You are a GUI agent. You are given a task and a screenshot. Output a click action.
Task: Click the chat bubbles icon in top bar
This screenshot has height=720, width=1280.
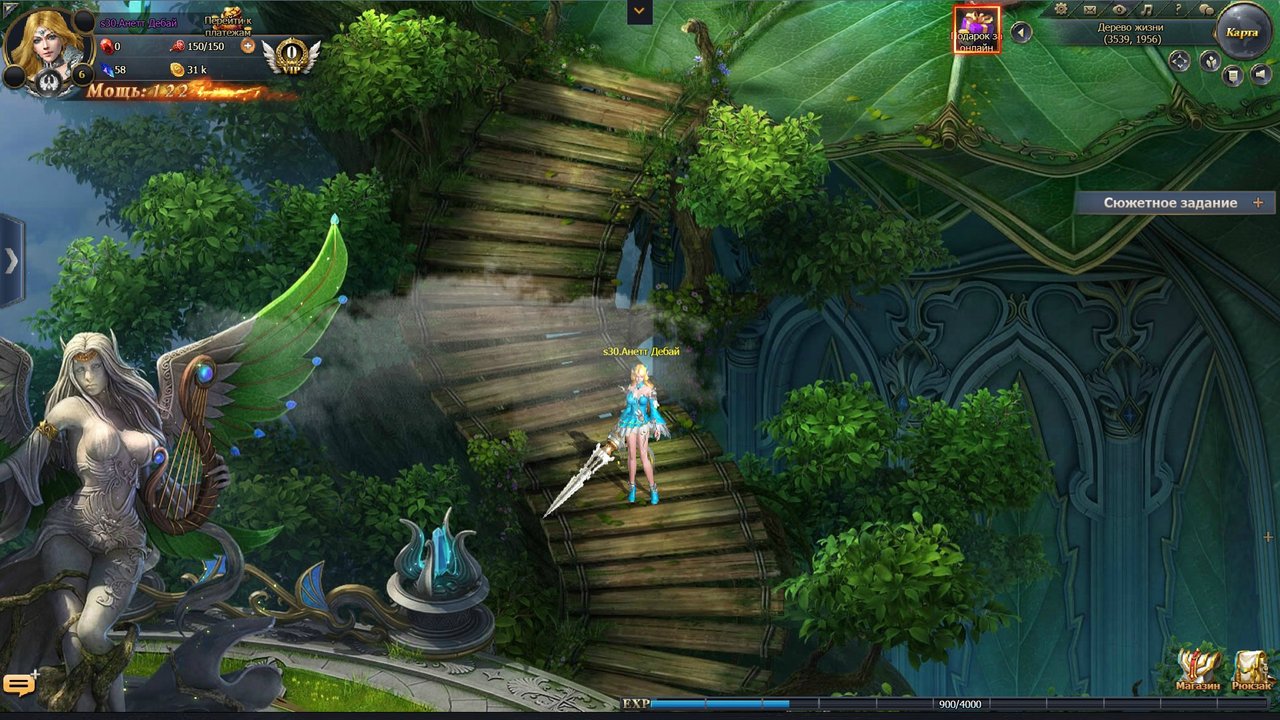pyautogui.click(x=1207, y=10)
